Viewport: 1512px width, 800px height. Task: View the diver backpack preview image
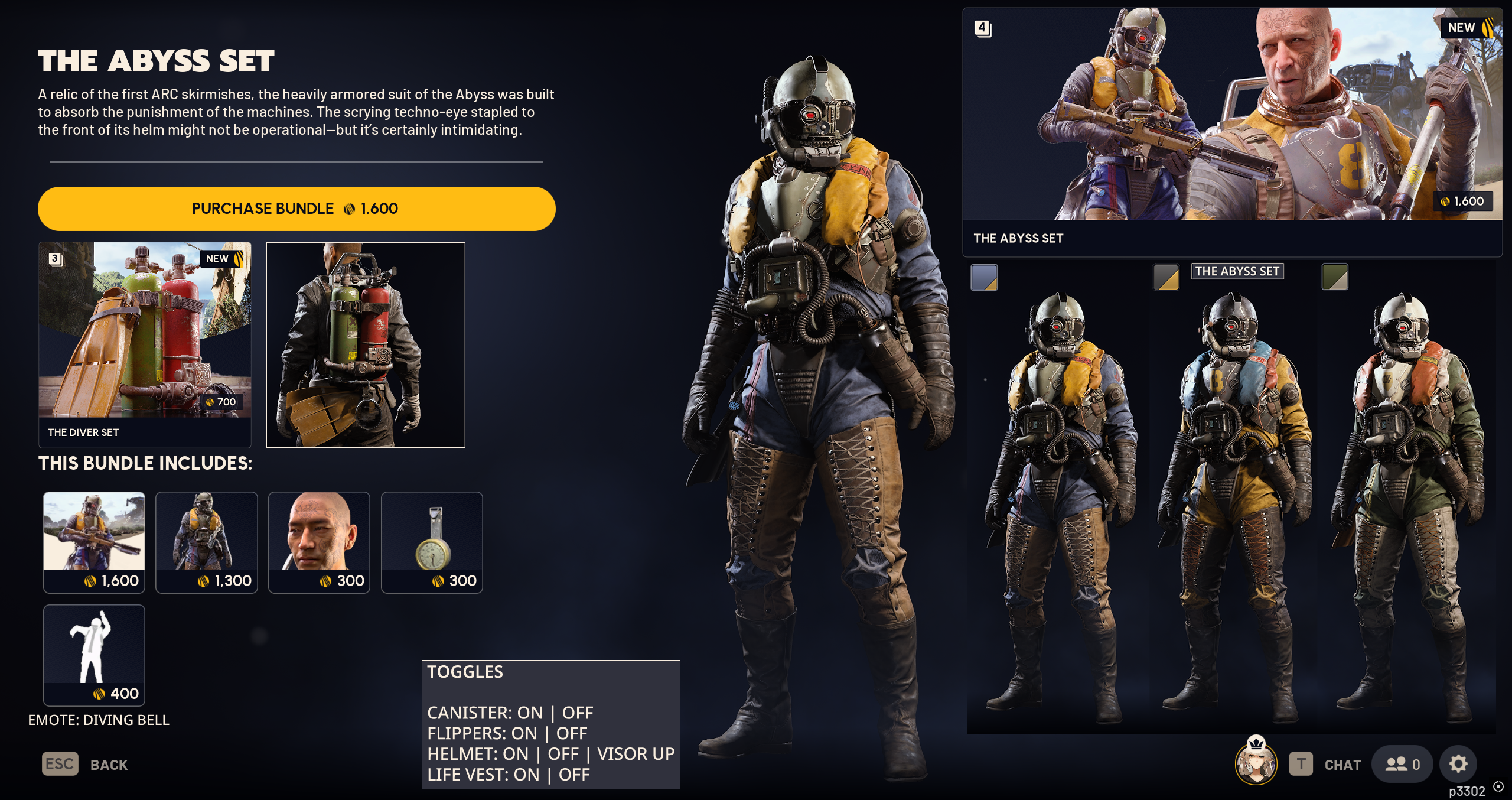(366, 344)
